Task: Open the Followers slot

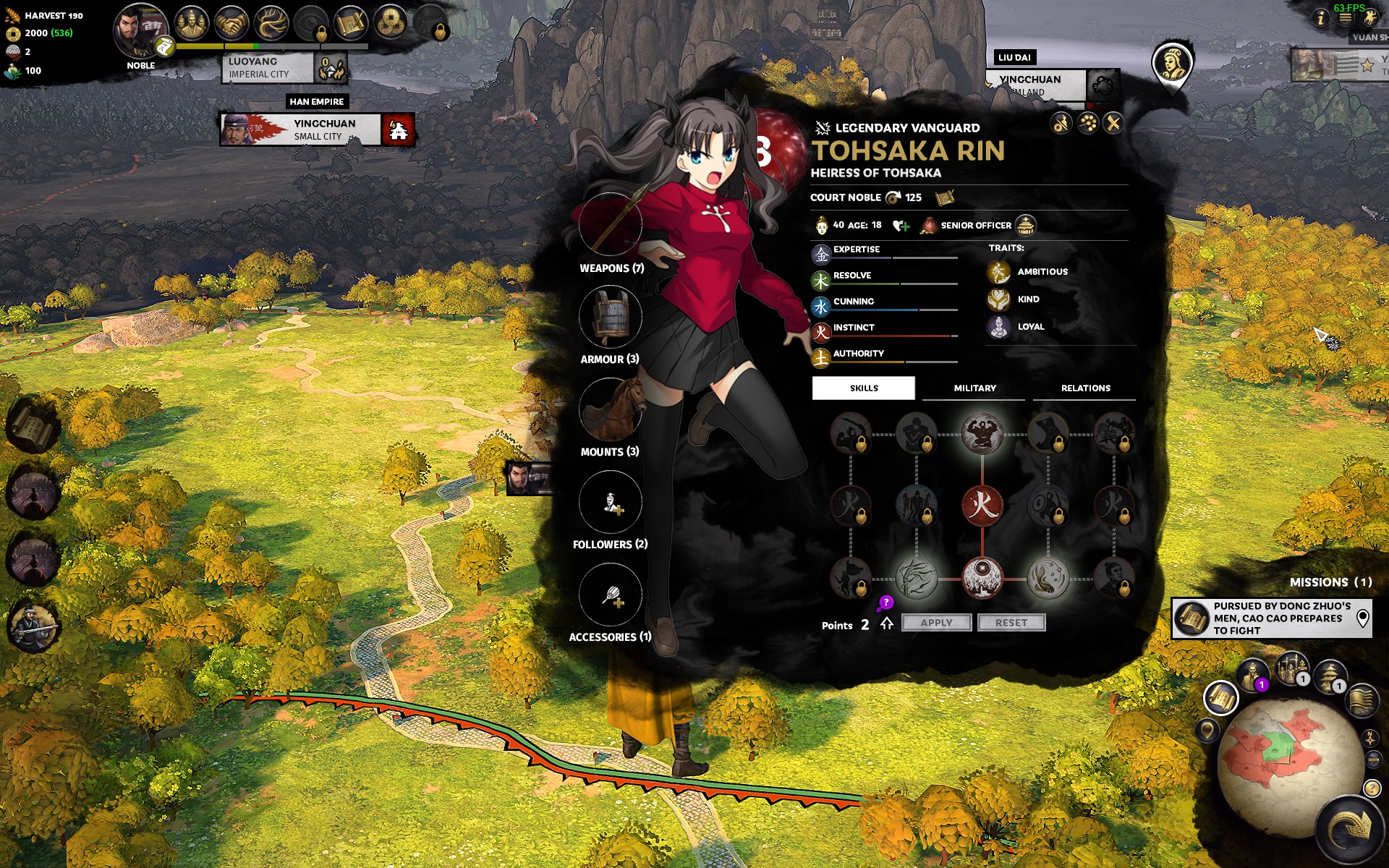Action: click(x=611, y=502)
